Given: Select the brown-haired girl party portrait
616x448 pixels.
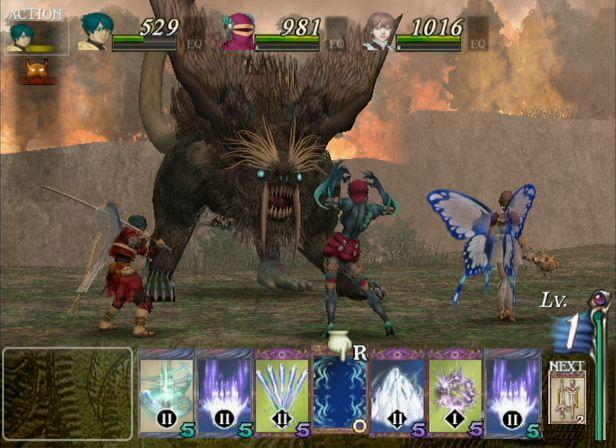Looking at the screenshot, I should [x=379, y=31].
